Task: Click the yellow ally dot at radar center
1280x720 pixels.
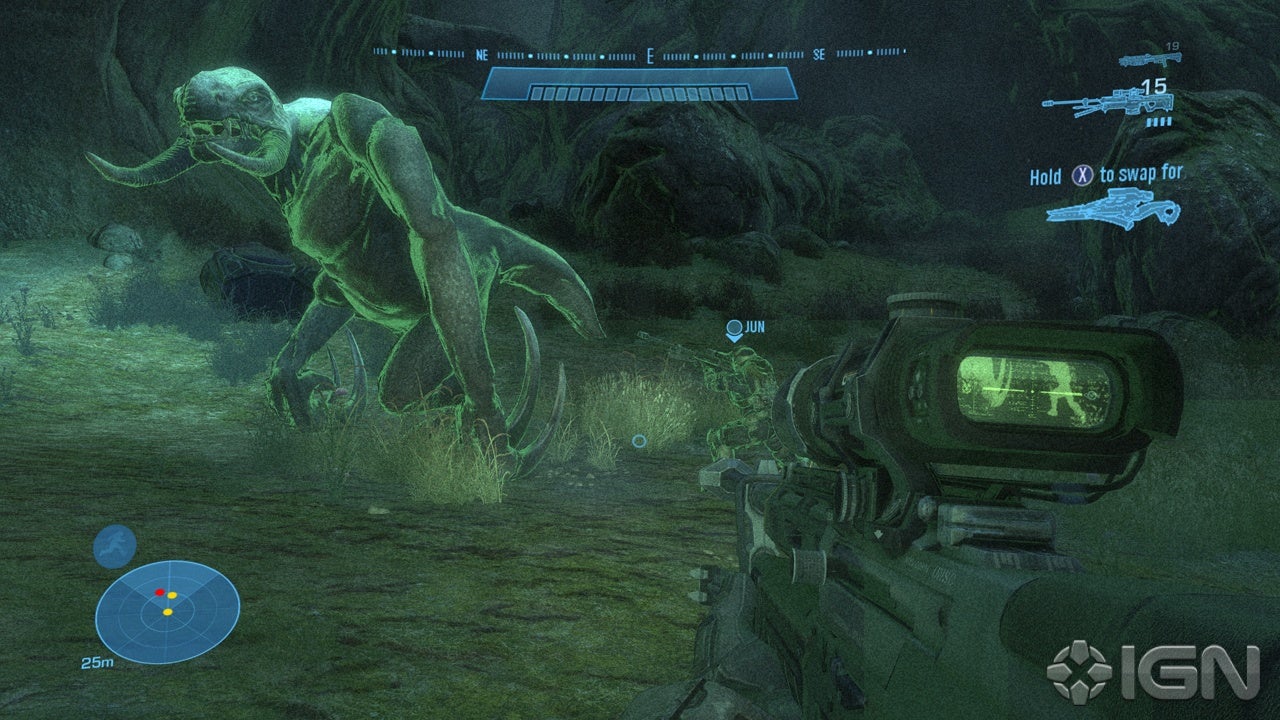Action: [x=167, y=612]
